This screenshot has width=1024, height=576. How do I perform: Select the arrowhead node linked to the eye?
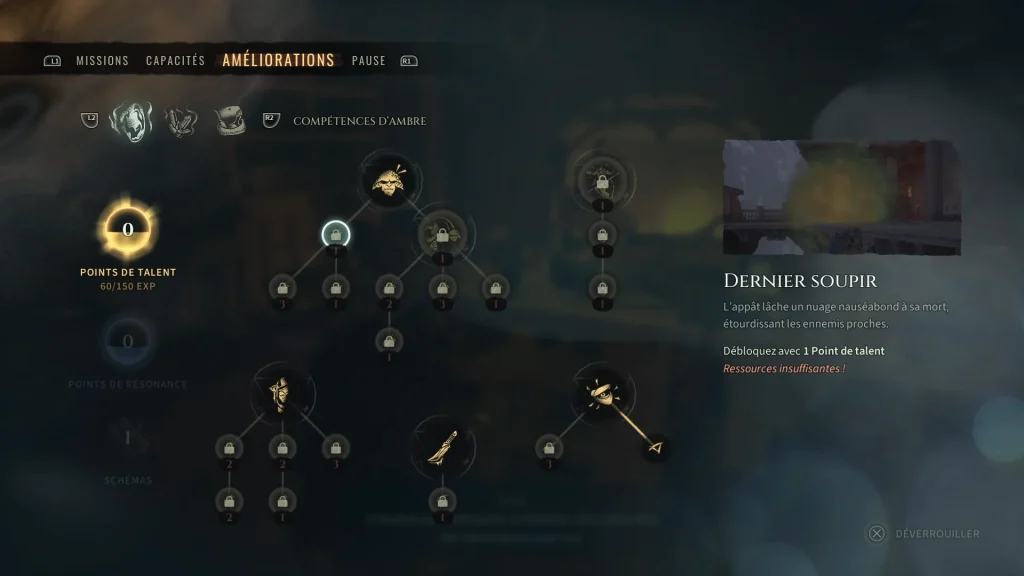click(x=656, y=447)
